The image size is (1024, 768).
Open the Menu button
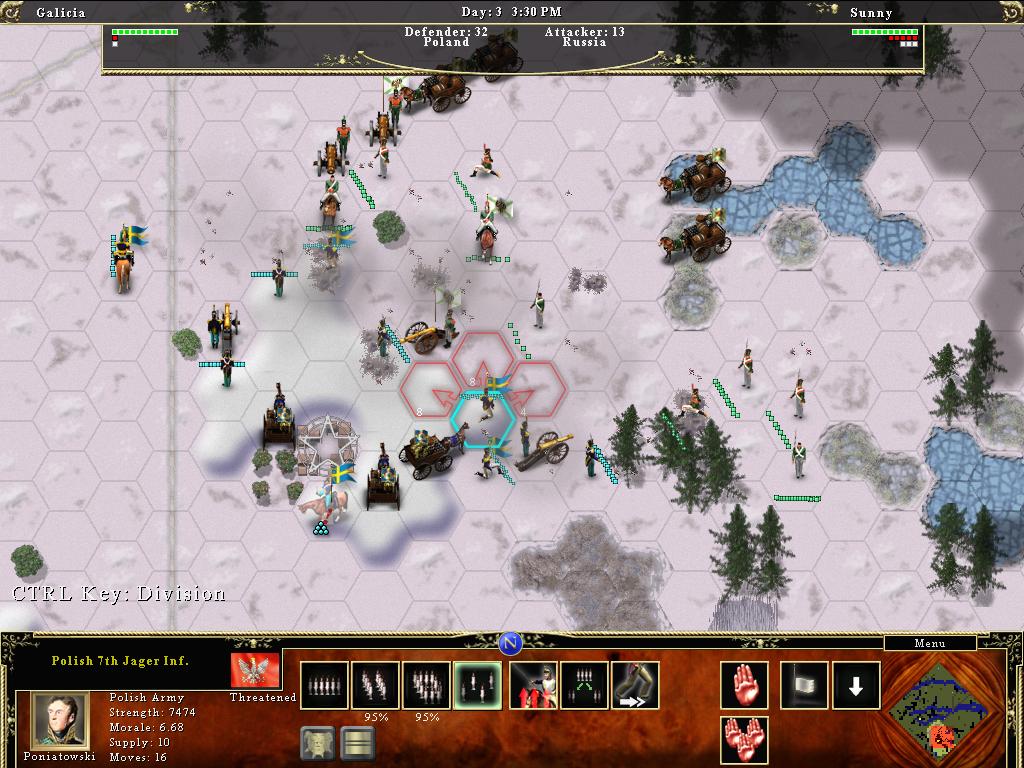click(x=929, y=643)
